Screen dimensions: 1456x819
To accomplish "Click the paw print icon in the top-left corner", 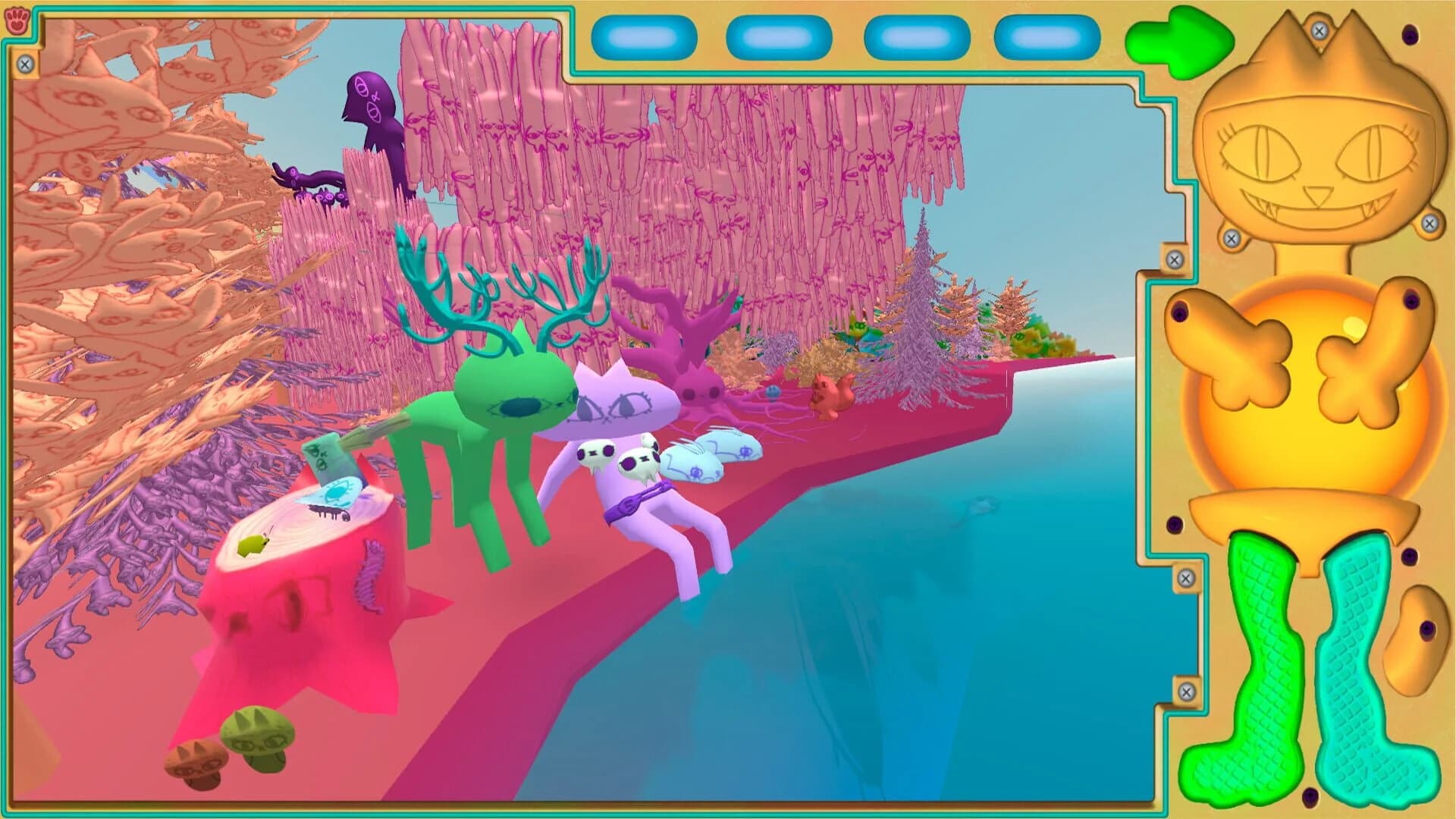I will (16, 20).
